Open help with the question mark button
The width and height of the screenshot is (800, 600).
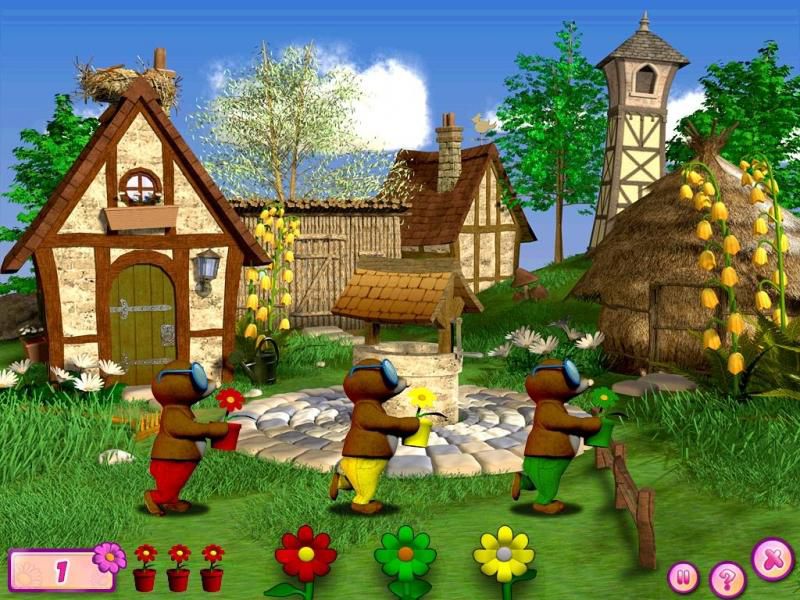point(727,579)
